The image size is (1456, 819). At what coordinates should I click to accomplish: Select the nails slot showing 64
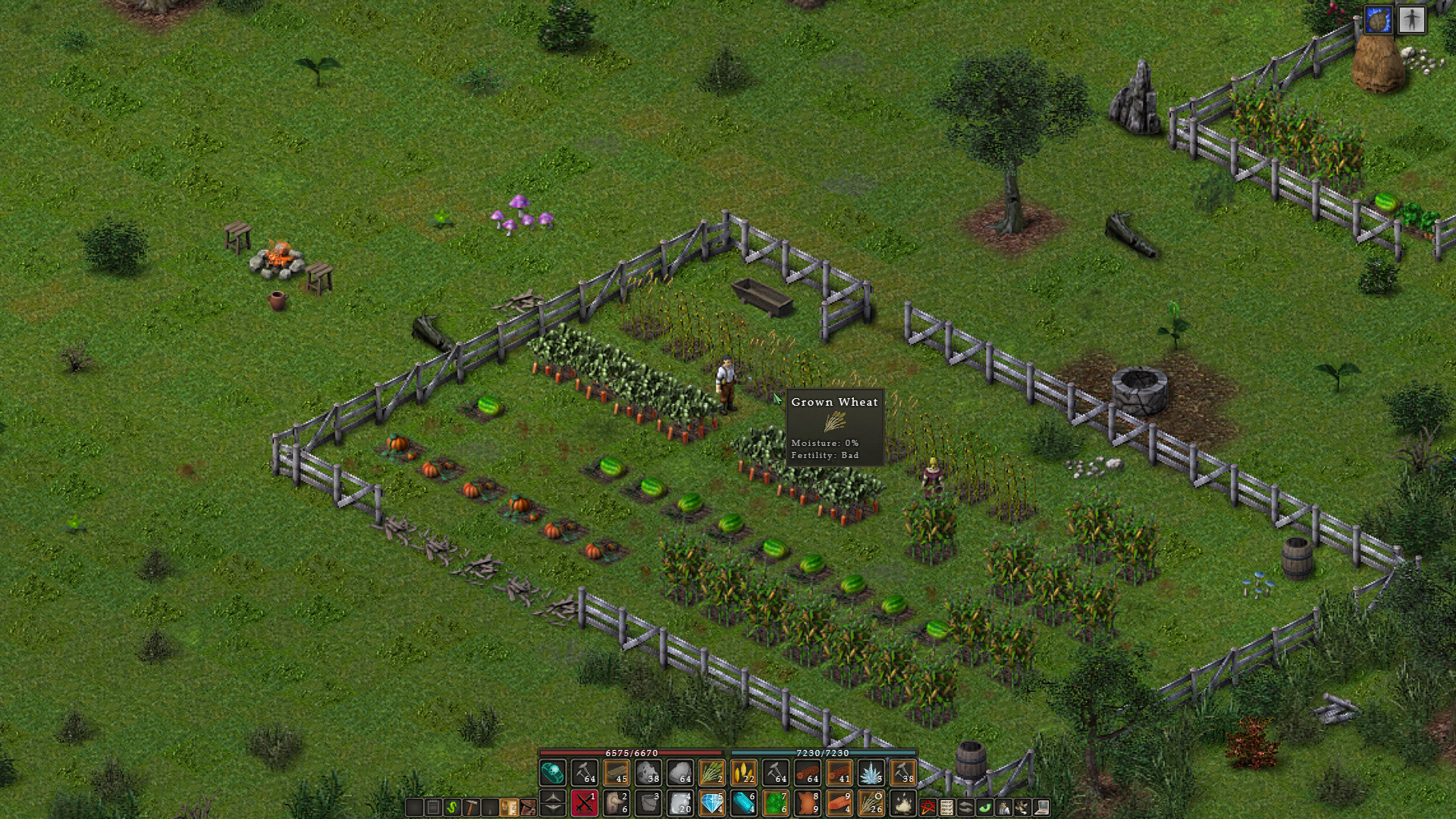(583, 773)
